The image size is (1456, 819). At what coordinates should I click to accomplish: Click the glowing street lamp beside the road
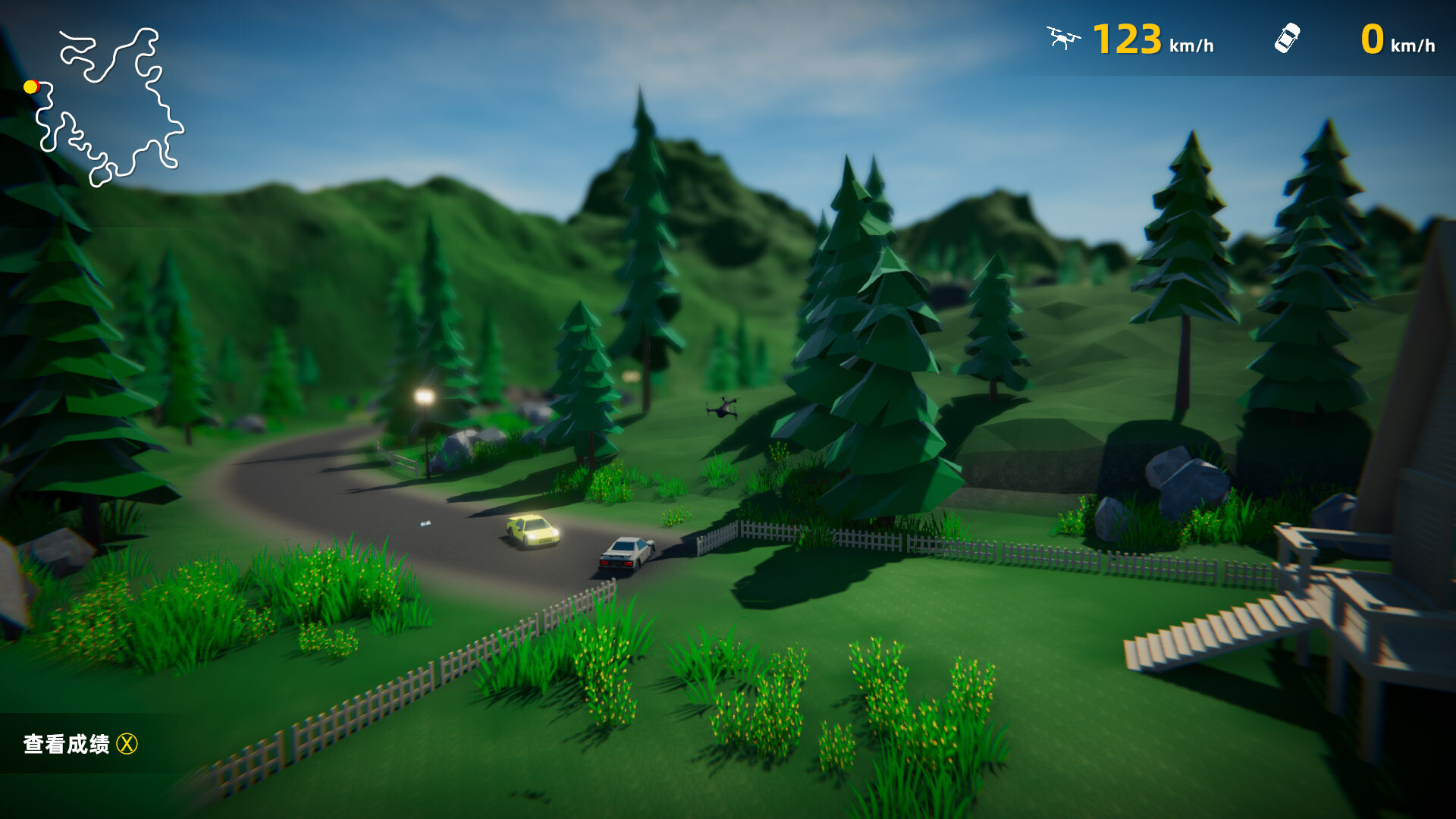coord(424,394)
